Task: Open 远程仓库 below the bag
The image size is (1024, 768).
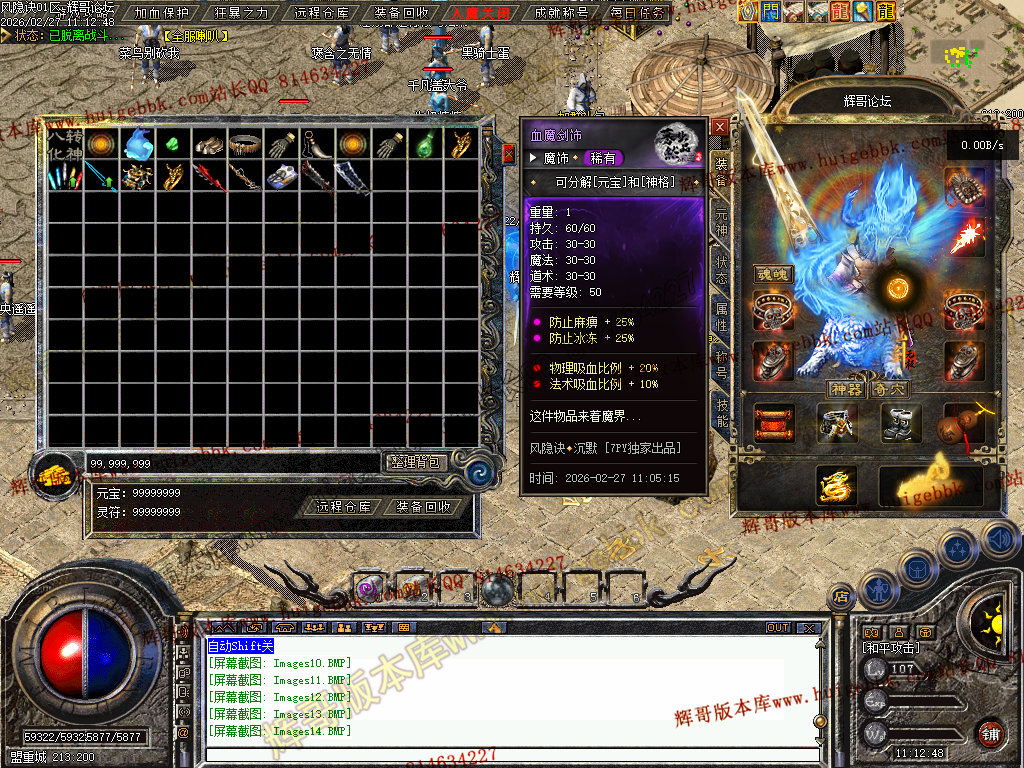Action: click(x=343, y=507)
